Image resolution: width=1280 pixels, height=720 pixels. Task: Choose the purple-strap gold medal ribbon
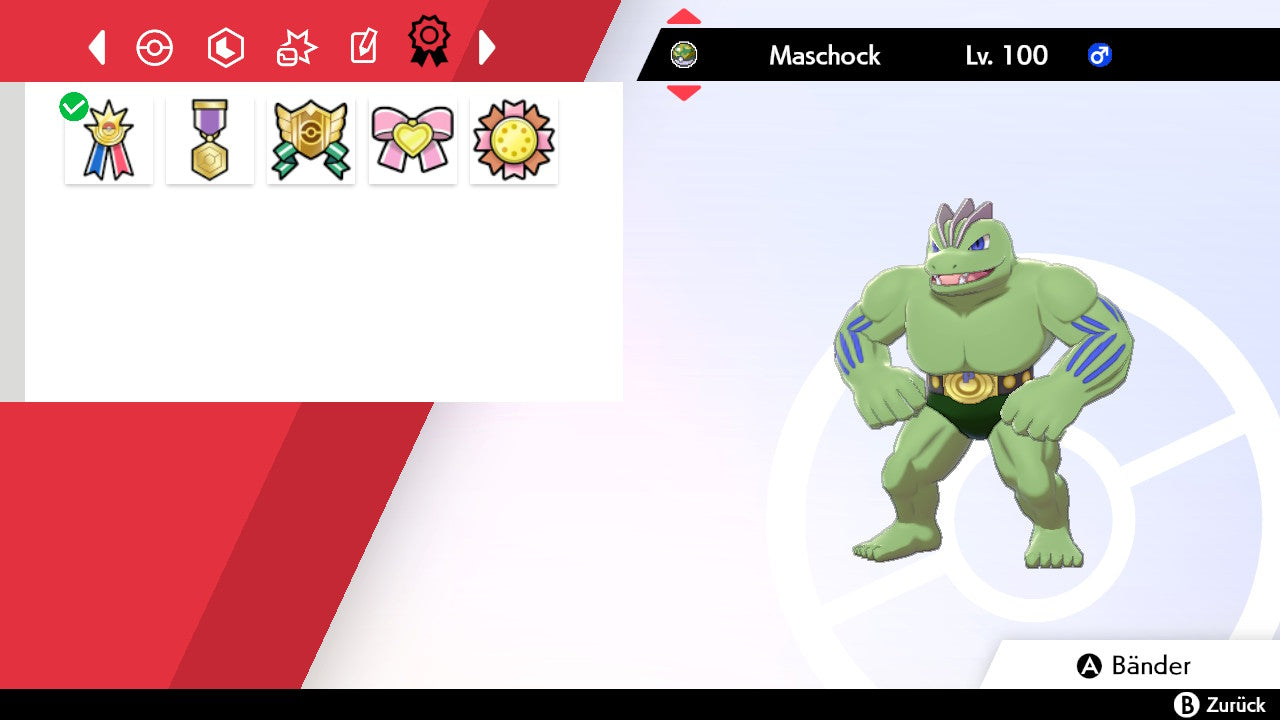210,140
